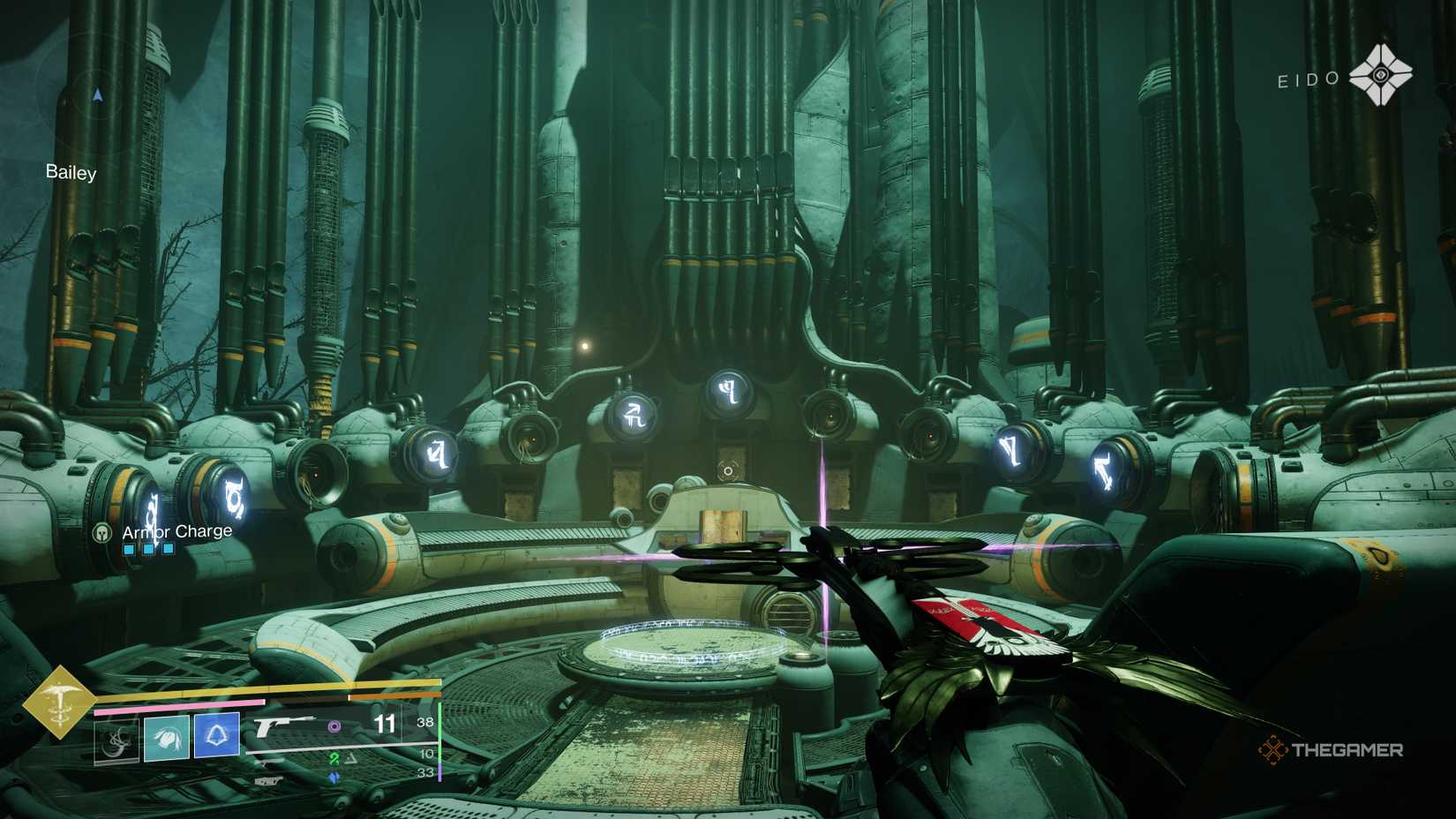Select the purple weapon perk circle icon
This screenshot has height=819, width=1456.
(x=334, y=725)
